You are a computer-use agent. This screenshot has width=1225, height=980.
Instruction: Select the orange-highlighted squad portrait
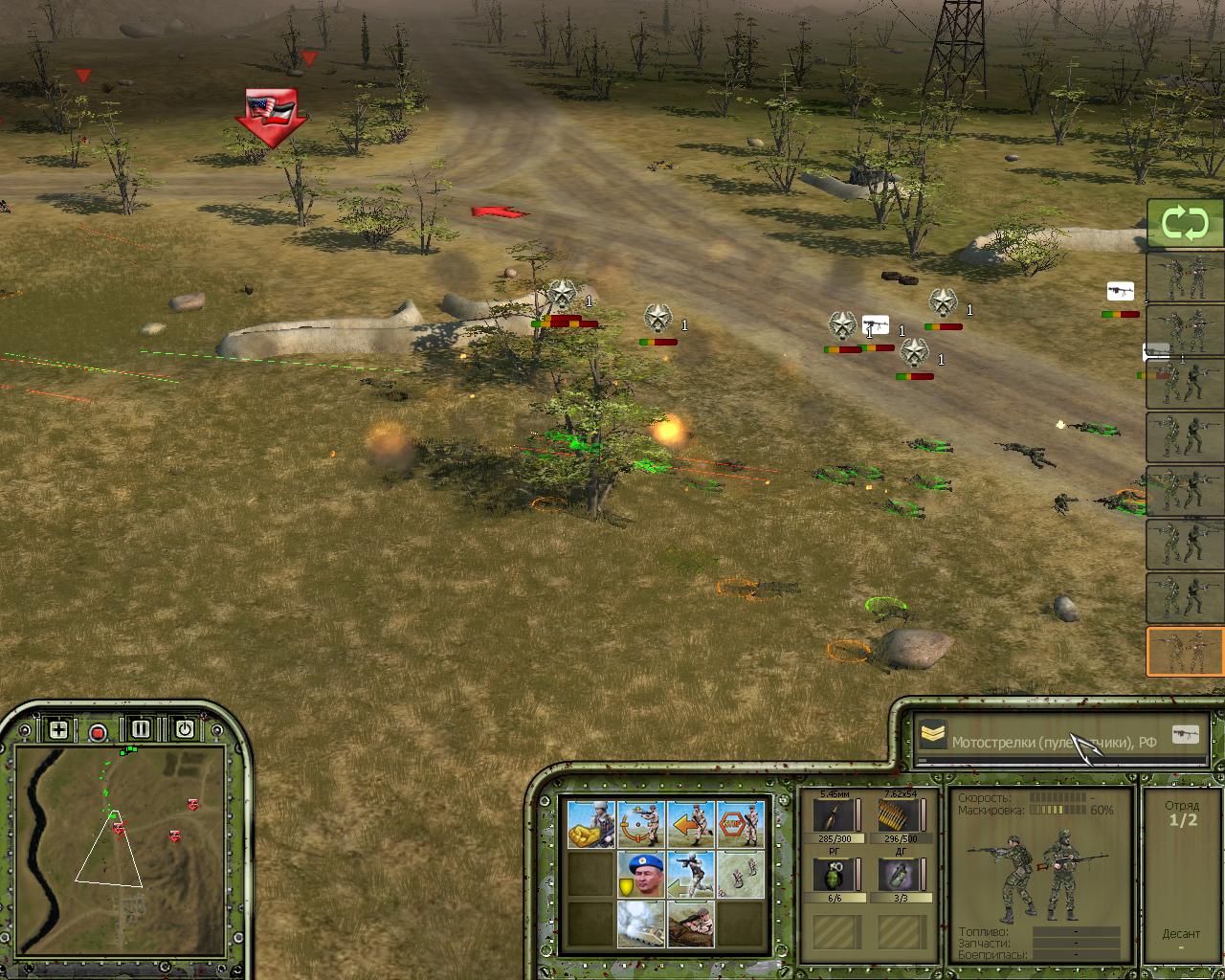pos(1185,652)
